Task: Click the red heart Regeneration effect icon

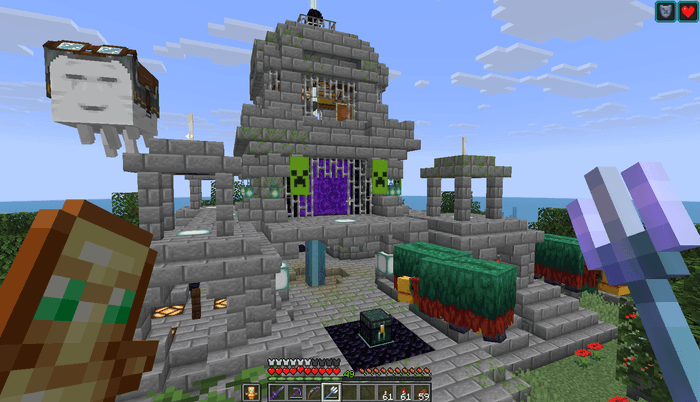Action: 687,12
